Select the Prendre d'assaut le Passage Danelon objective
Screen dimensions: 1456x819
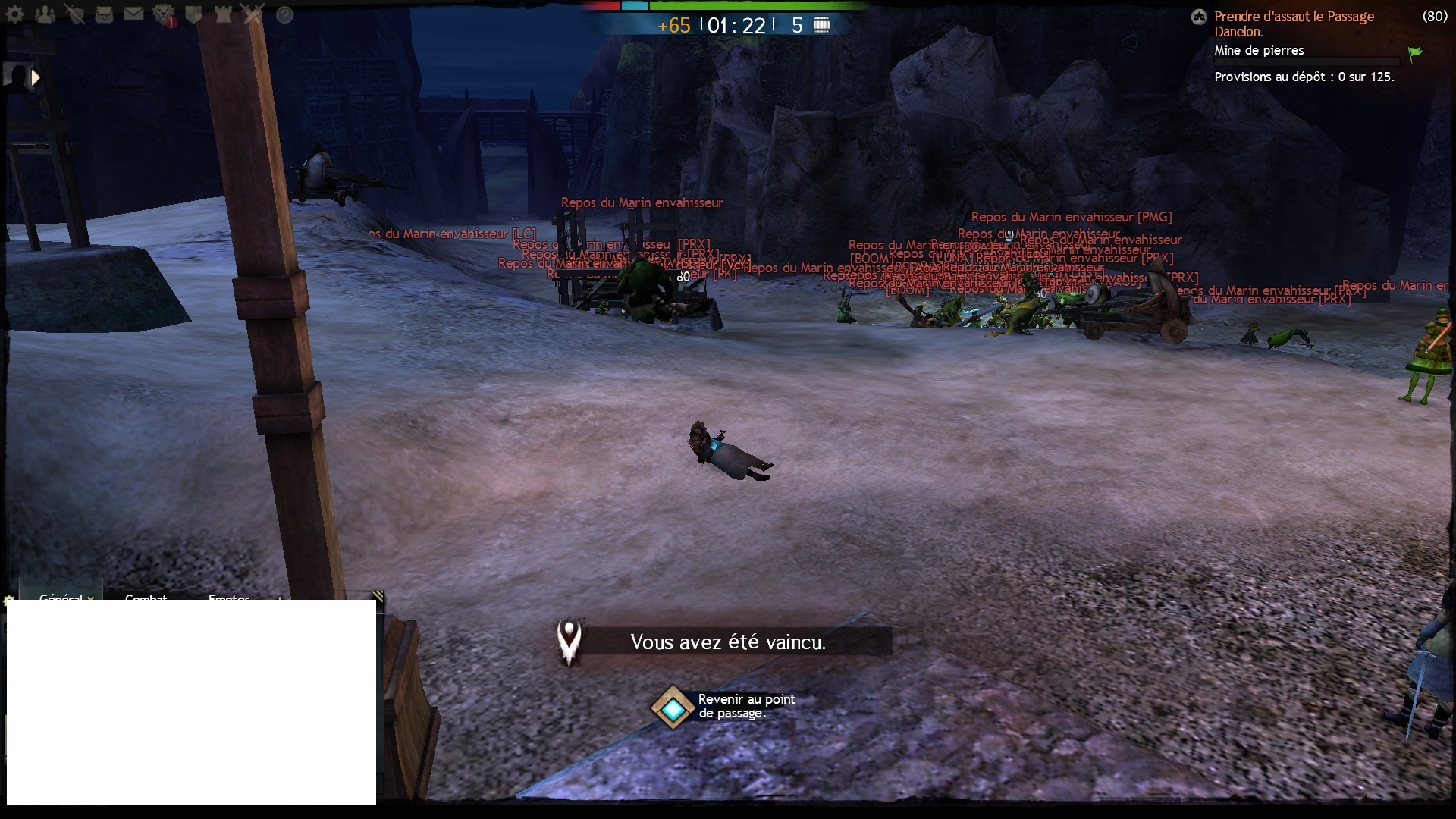pos(1294,24)
